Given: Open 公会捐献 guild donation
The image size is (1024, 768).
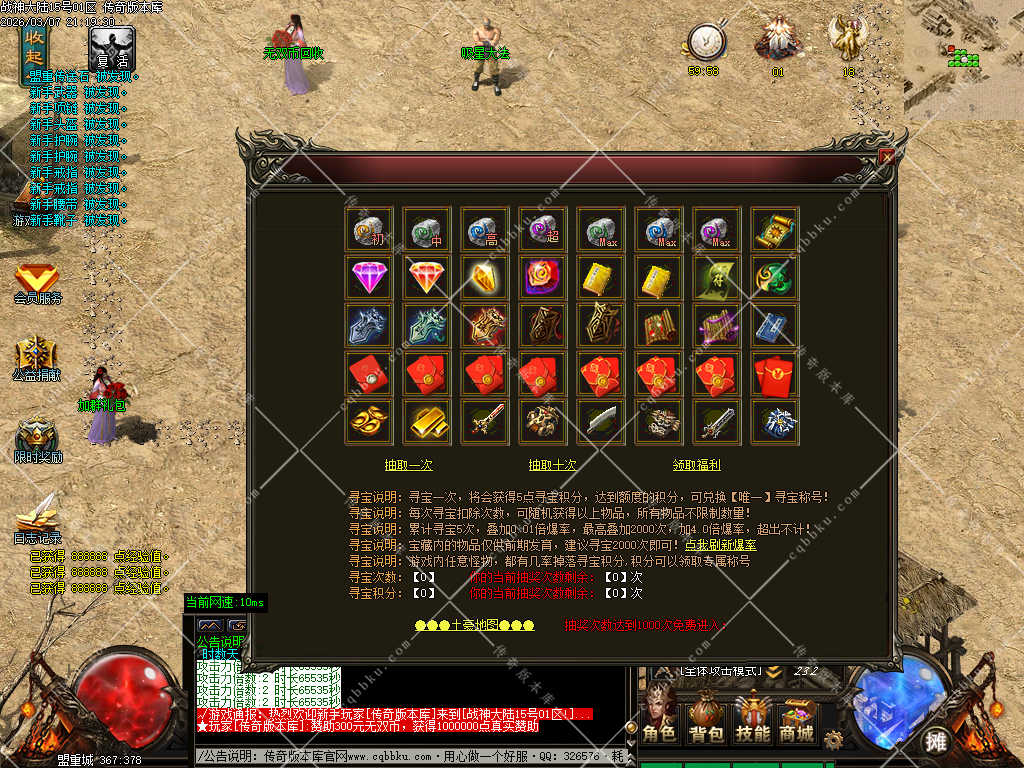Looking at the screenshot, I should pyautogui.click(x=37, y=360).
